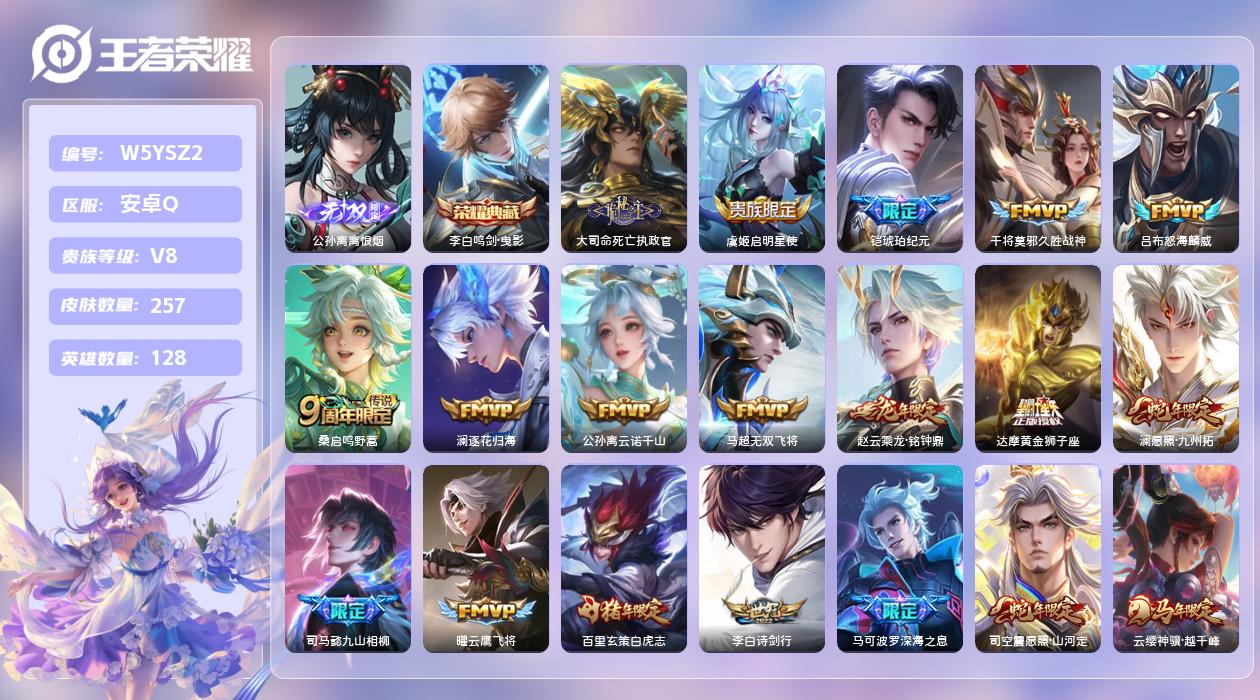Select the 司马懿九山相柳 skin card
The height and width of the screenshot is (700, 1260).
(348, 558)
